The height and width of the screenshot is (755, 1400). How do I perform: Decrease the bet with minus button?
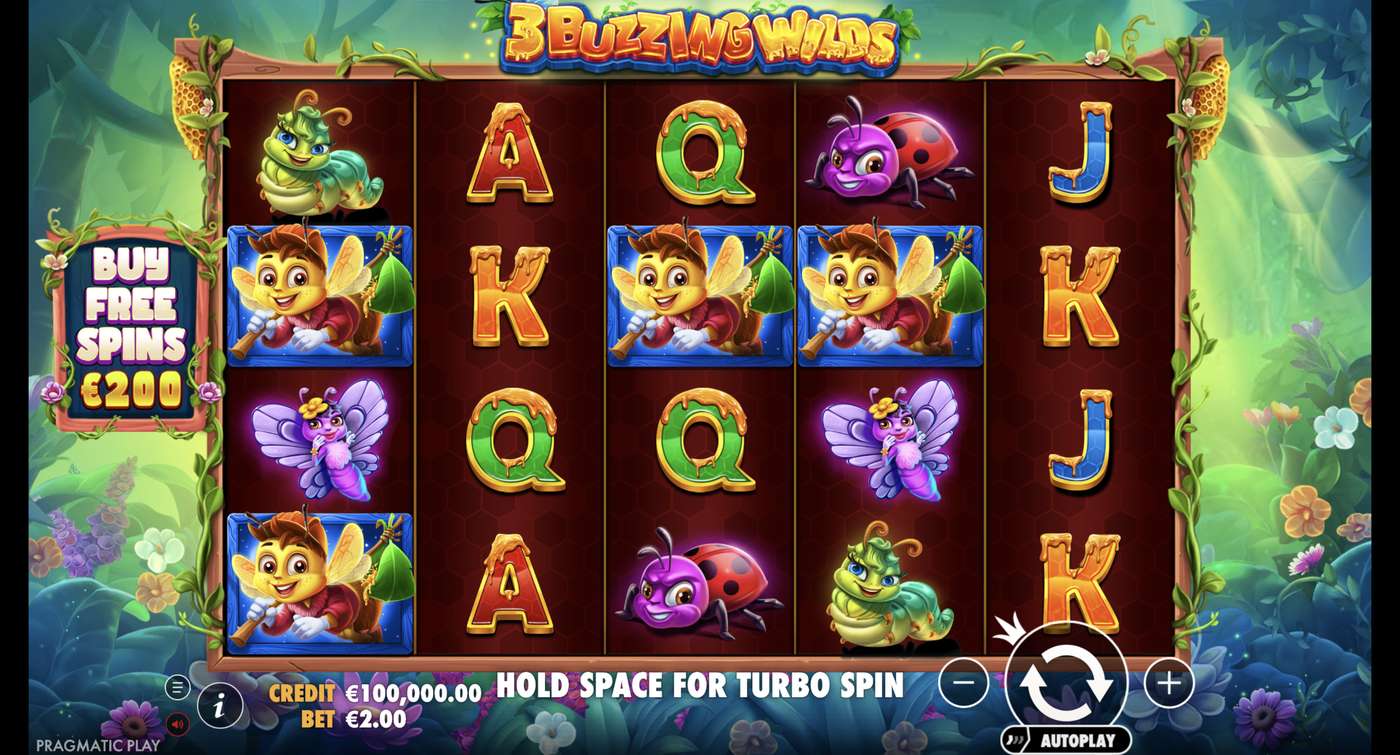coord(964,683)
